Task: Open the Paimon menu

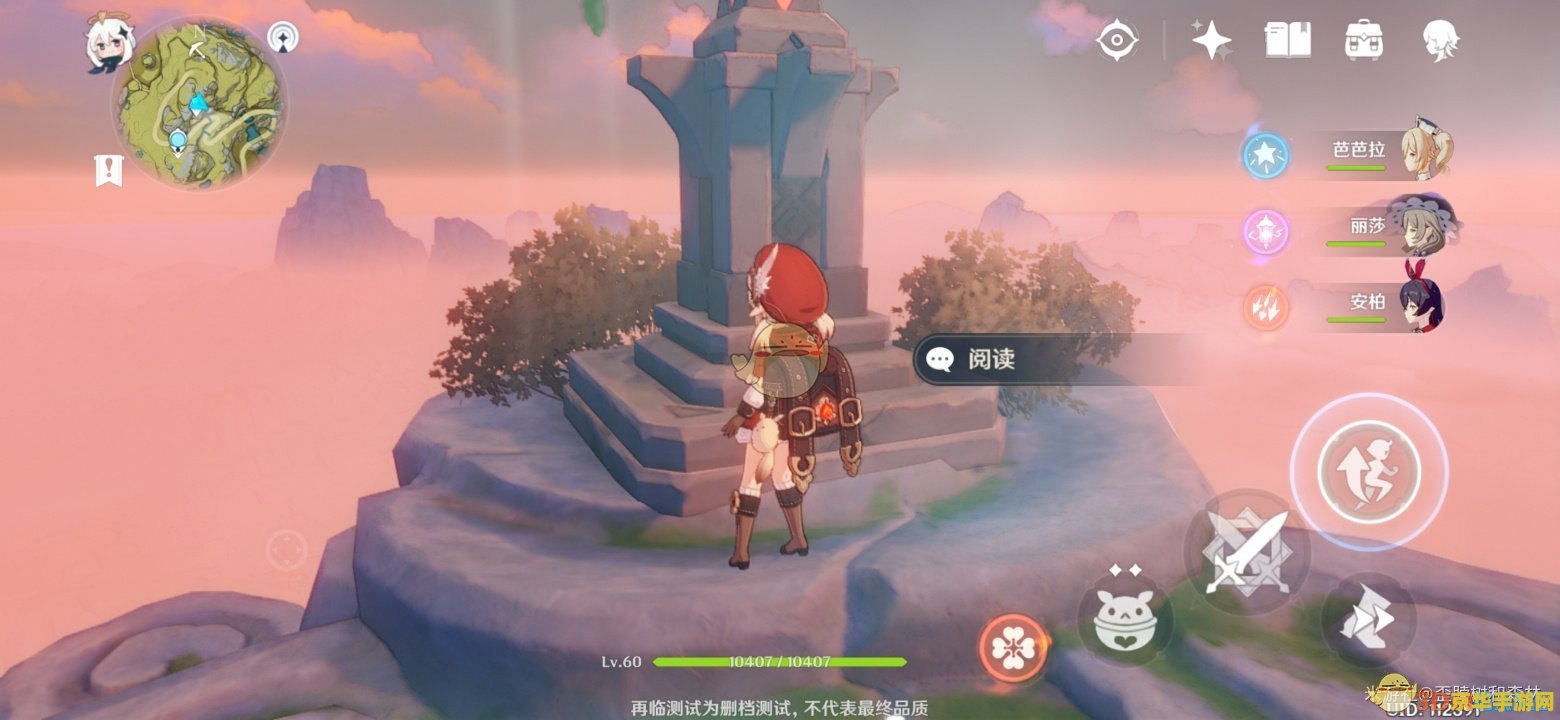Action: pyautogui.click(x=104, y=45)
